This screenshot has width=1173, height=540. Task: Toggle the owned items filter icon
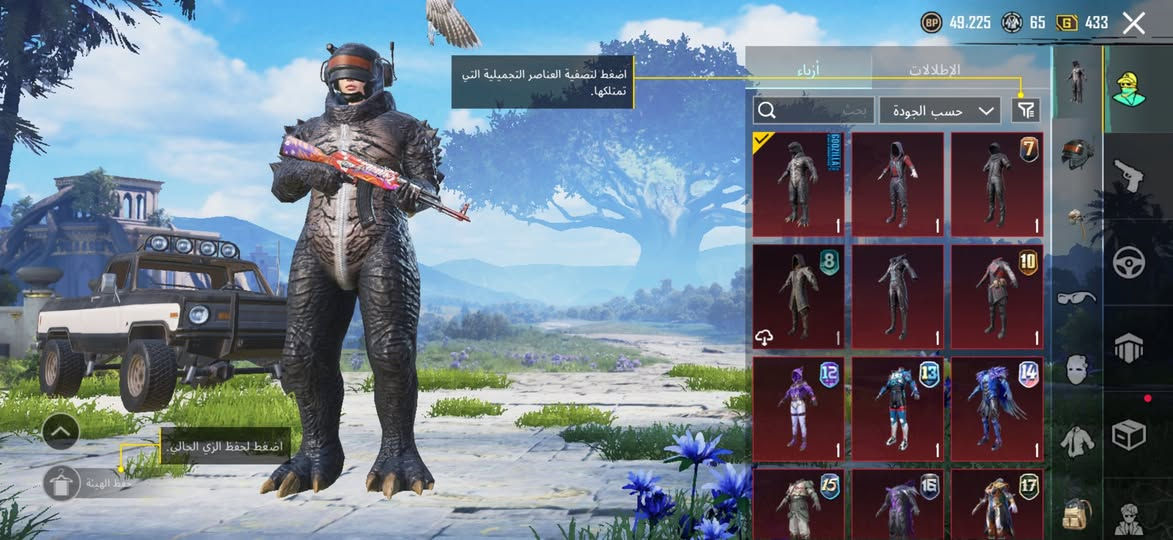(1026, 110)
